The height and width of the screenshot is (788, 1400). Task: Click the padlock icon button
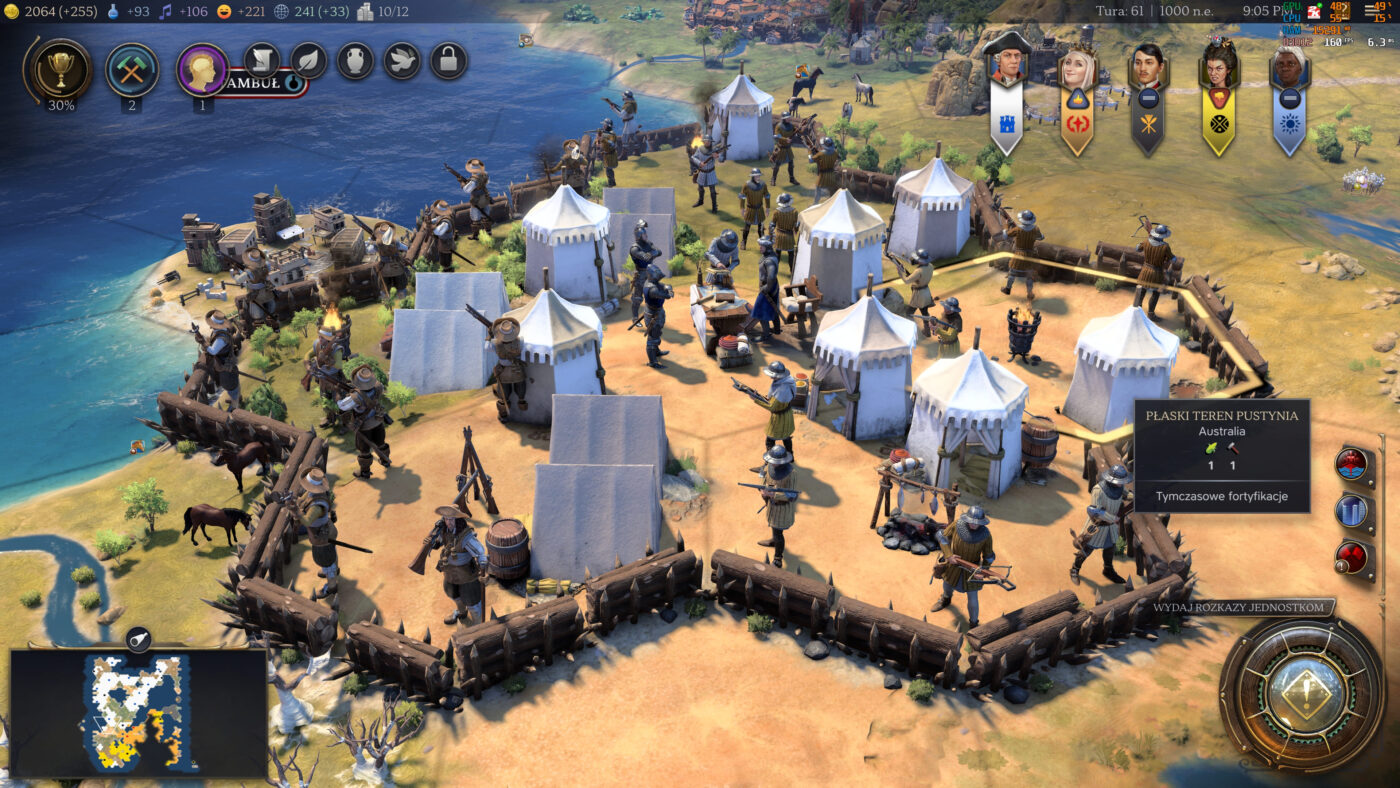click(449, 61)
